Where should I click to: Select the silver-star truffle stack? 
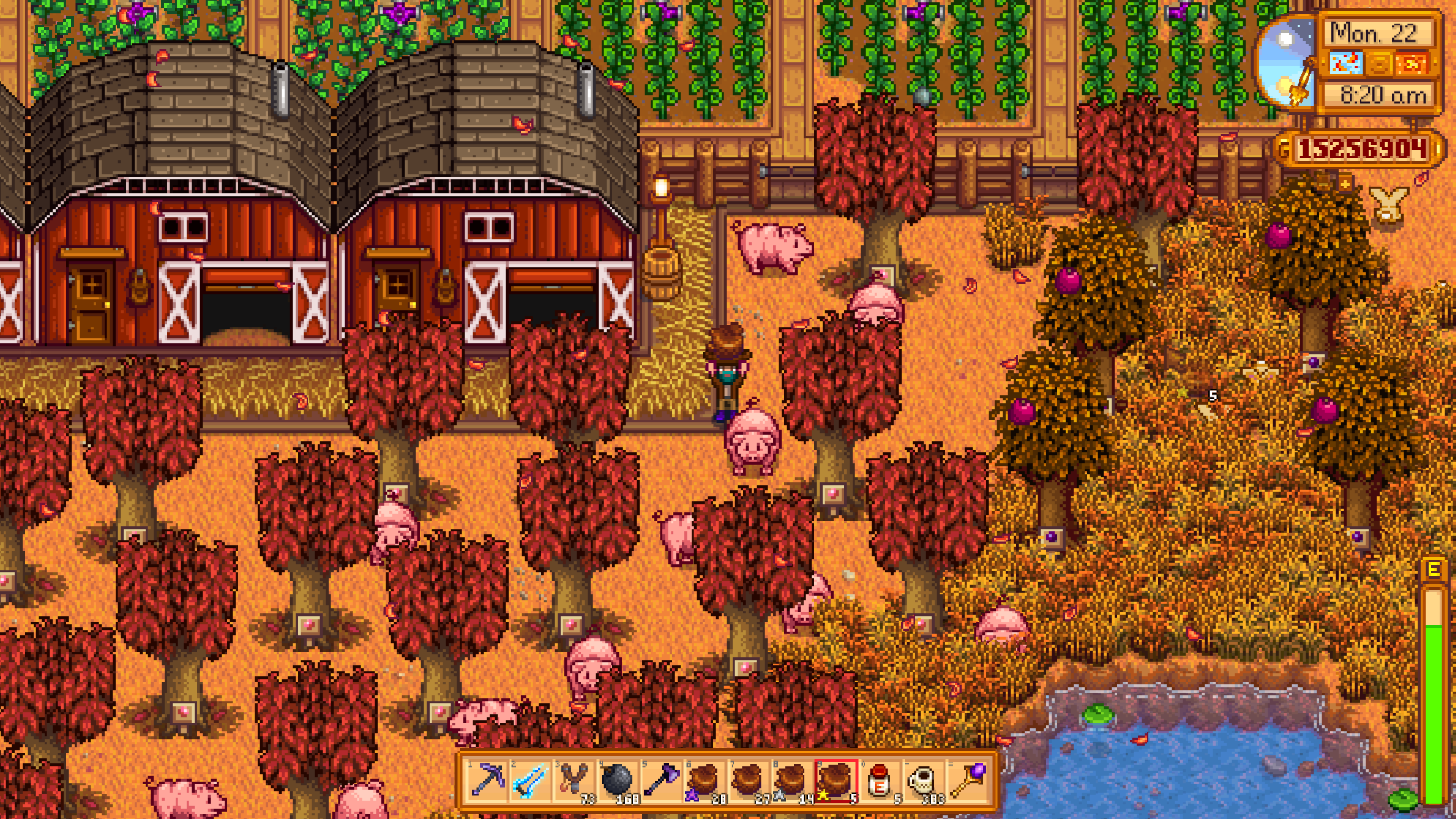tap(791, 781)
